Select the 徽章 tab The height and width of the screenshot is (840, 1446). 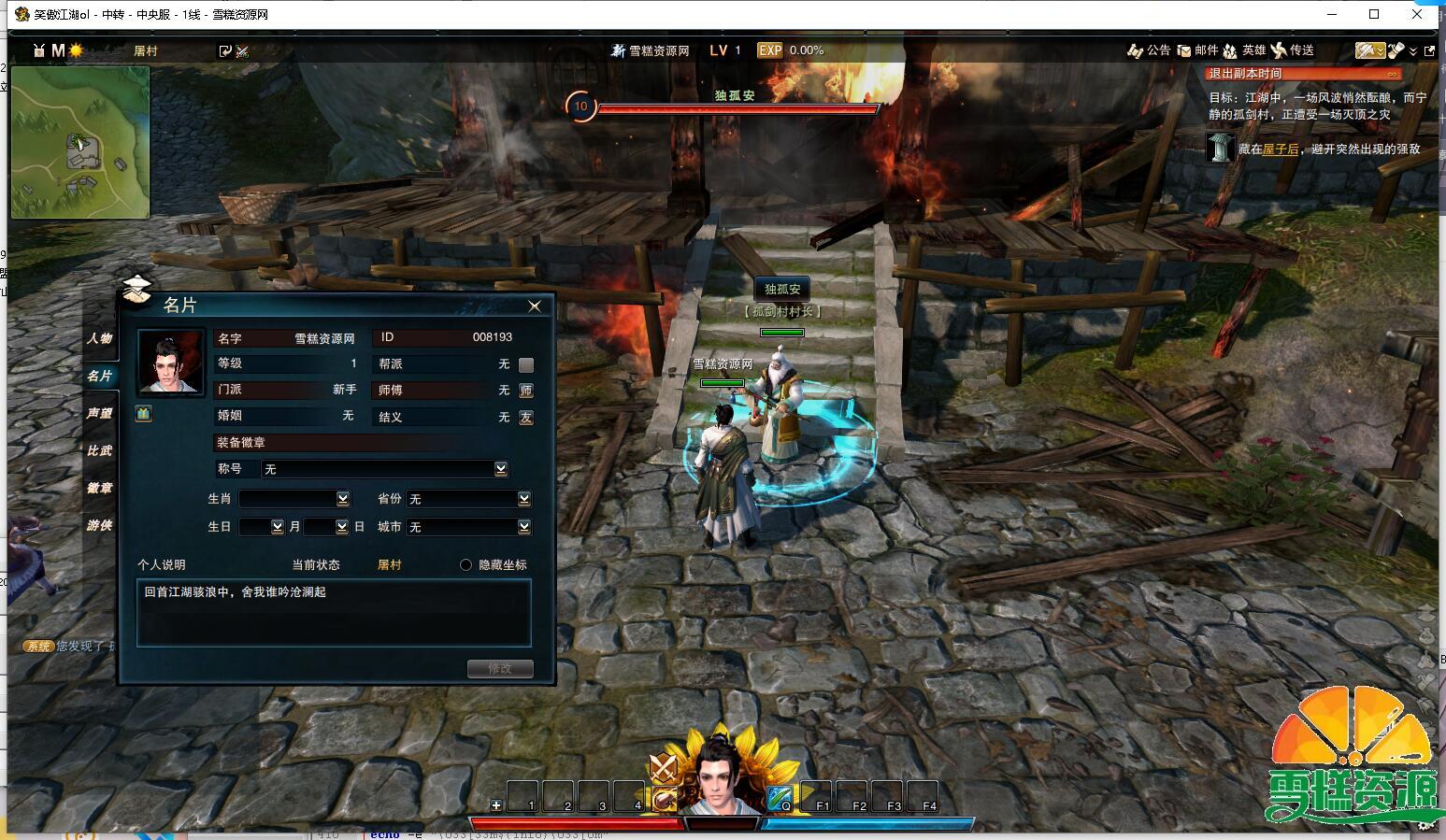tap(99, 488)
